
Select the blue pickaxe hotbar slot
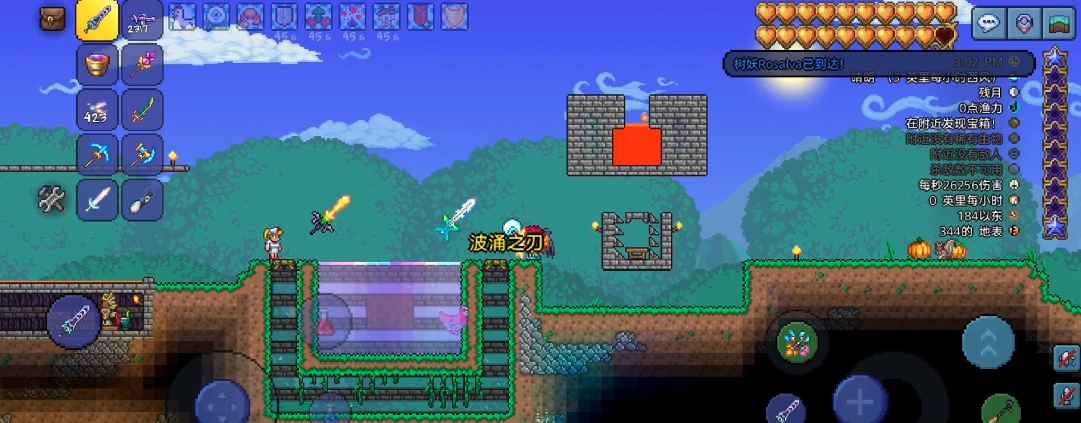(x=97, y=155)
